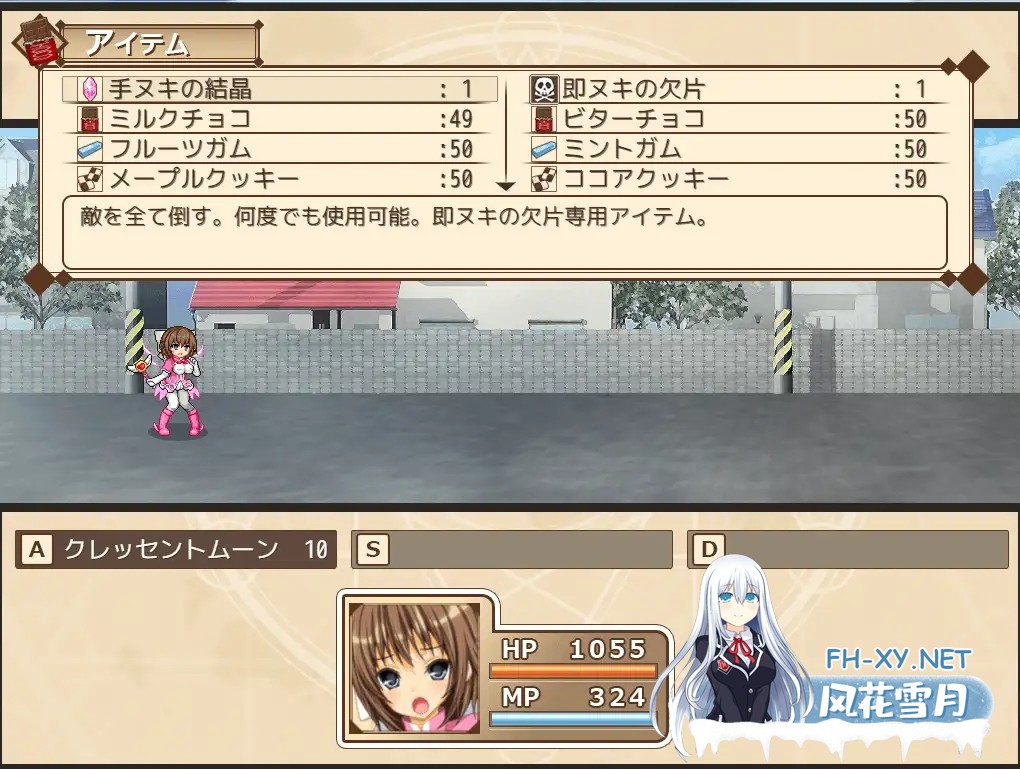Pick the メープルクッキー item

coord(280,180)
